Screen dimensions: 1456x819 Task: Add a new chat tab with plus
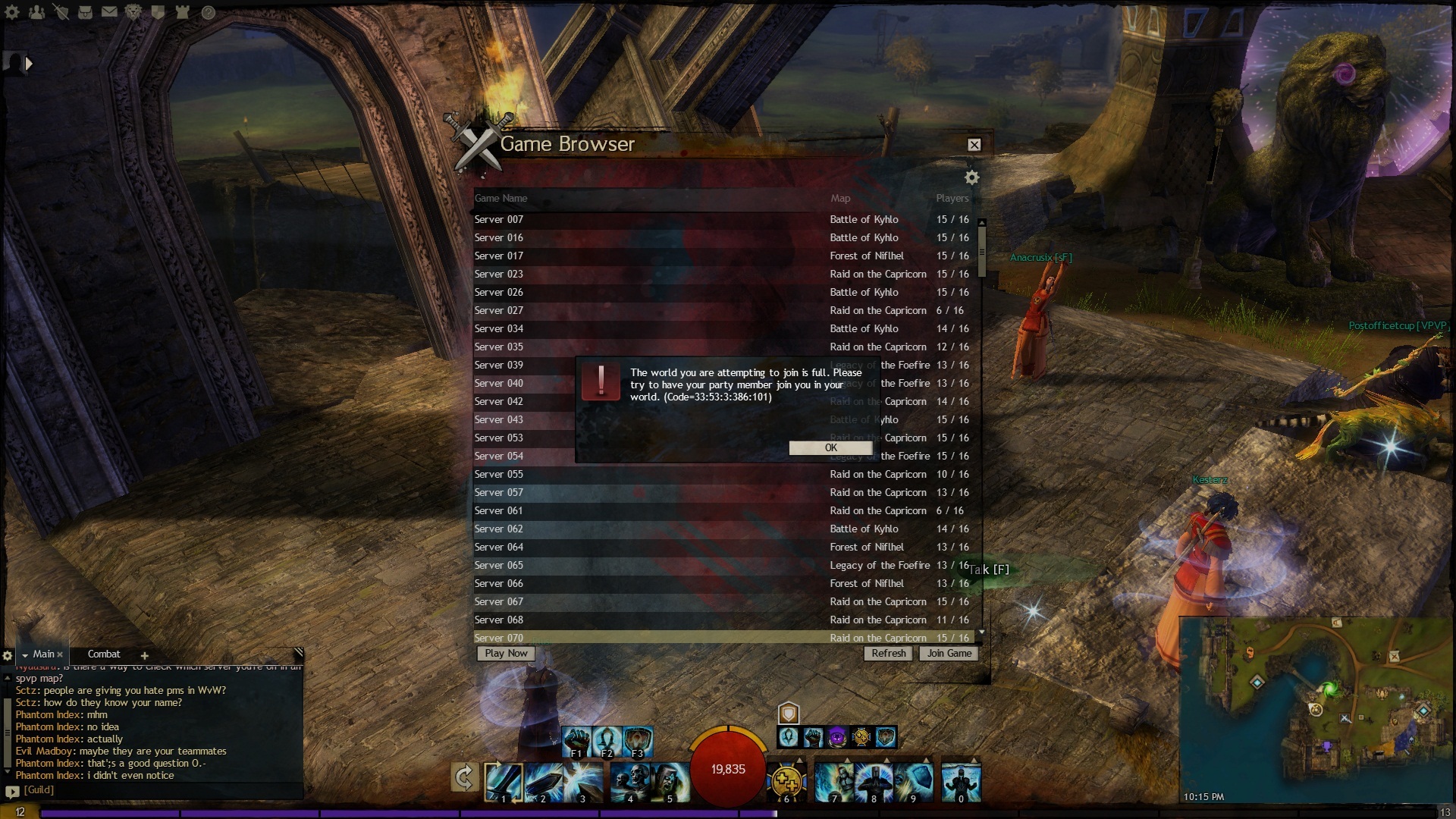pyautogui.click(x=144, y=656)
